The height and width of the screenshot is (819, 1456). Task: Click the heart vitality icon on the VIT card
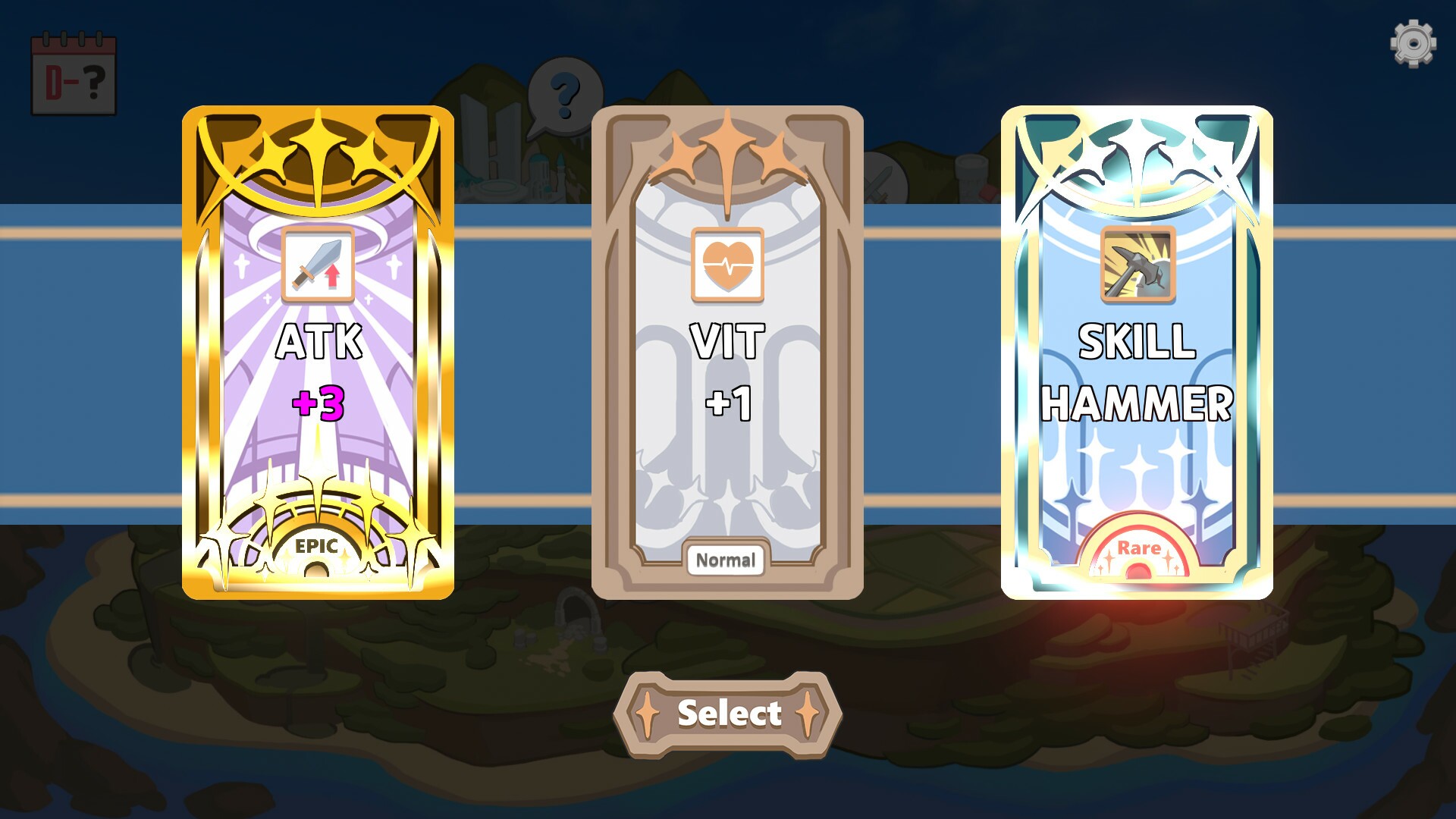click(727, 265)
